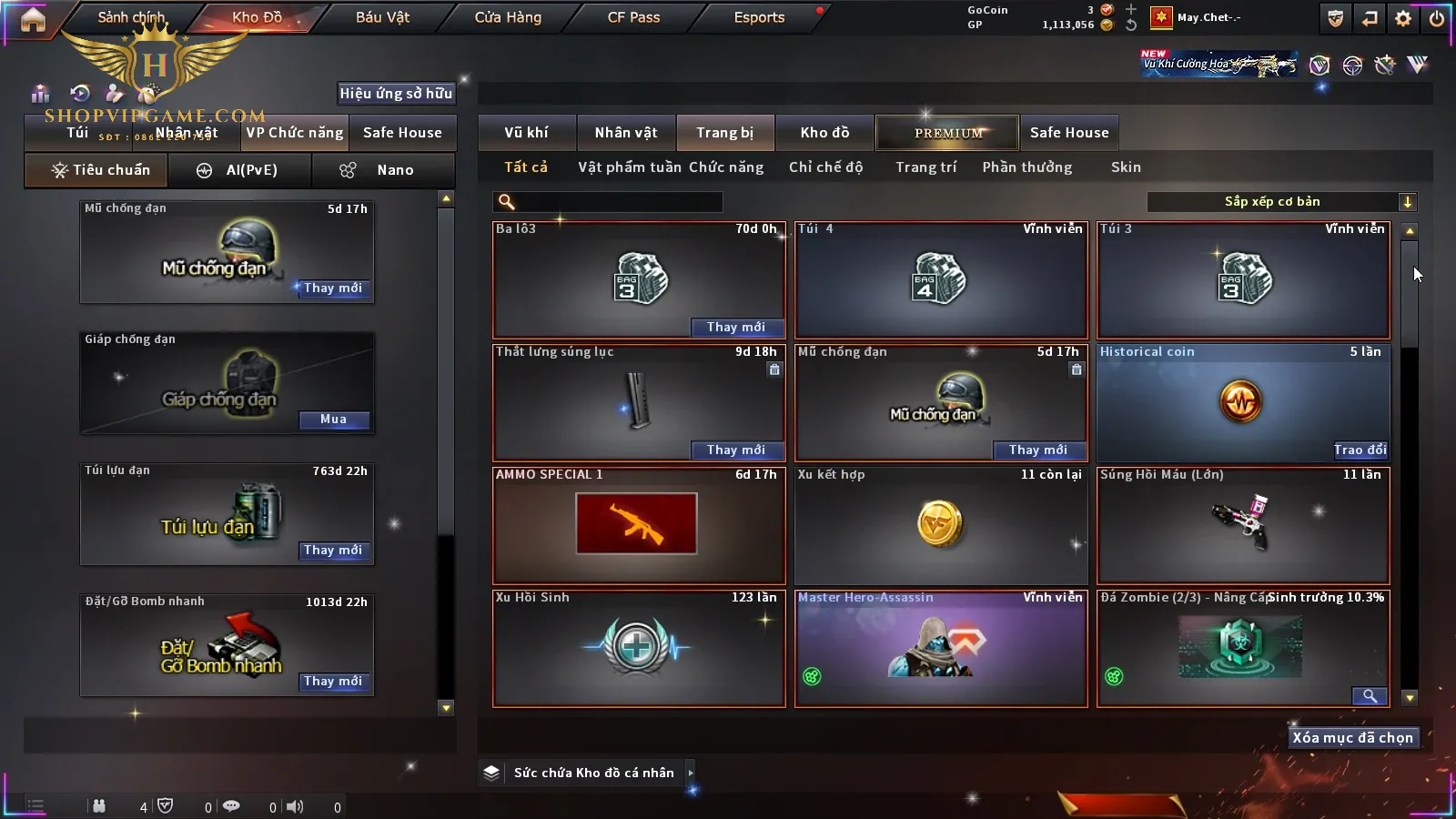Buy the Giáp chống đạn armor
The height and width of the screenshot is (819, 1456).
(333, 420)
